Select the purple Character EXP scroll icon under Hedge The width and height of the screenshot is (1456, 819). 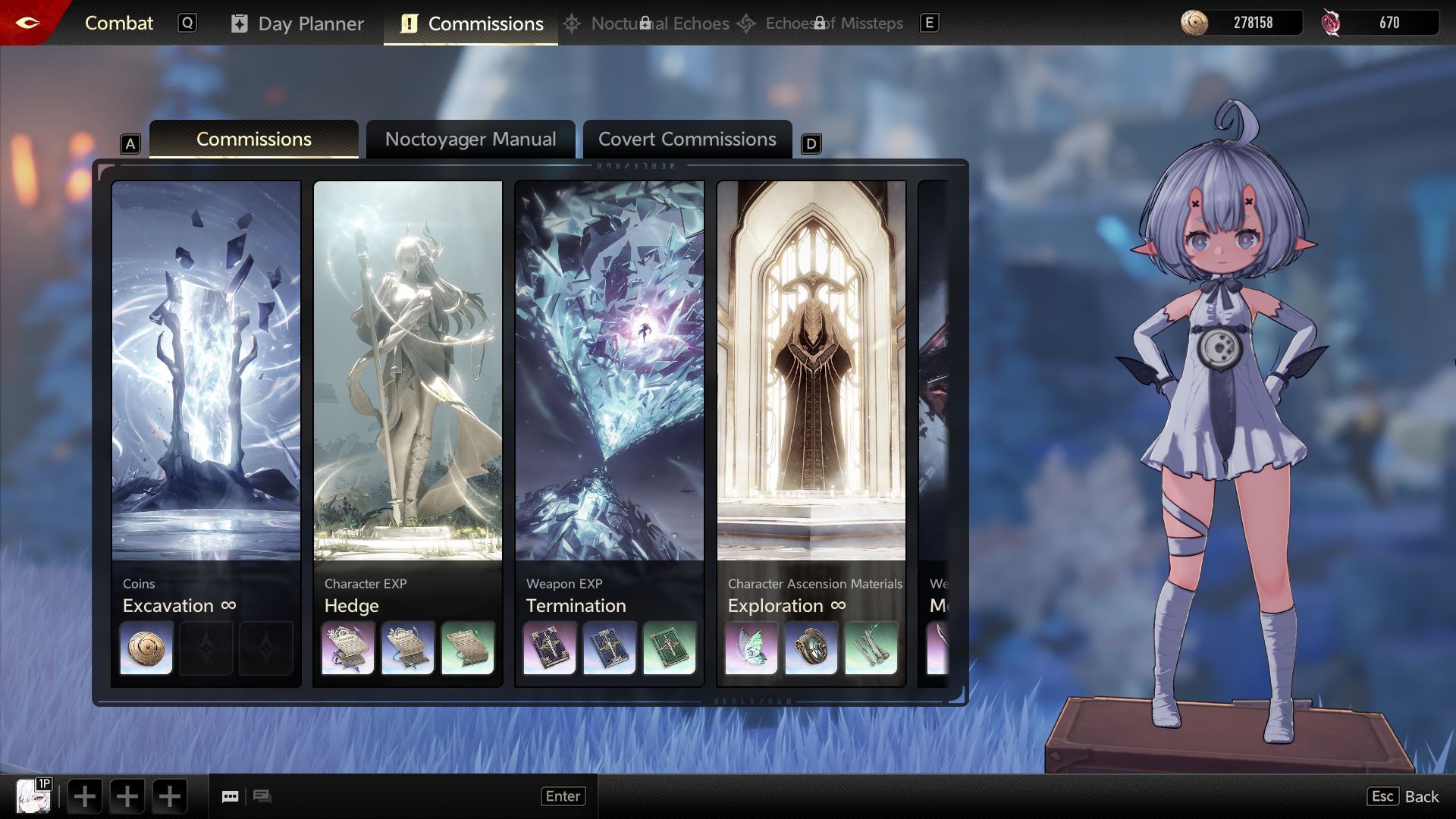pos(347,648)
